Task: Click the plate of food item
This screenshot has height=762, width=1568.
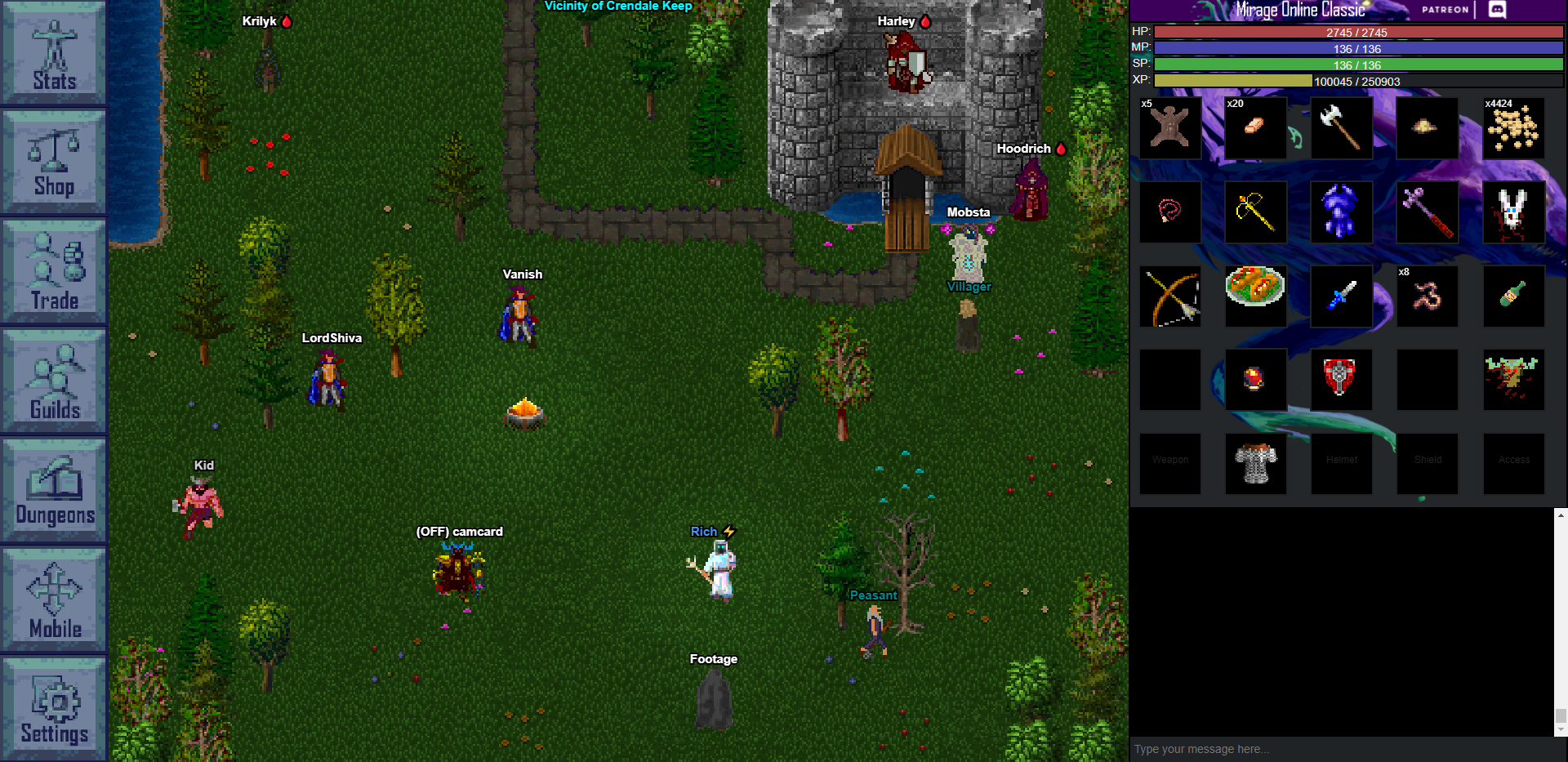Action: [1255, 296]
